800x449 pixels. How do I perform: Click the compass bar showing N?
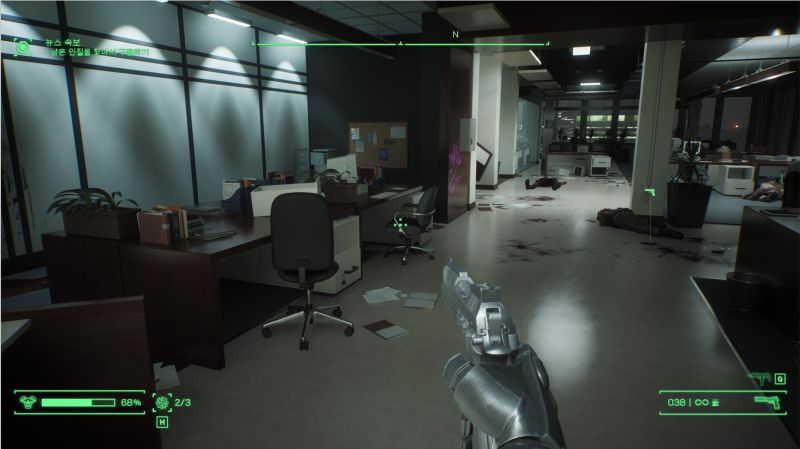pyautogui.click(x=400, y=41)
